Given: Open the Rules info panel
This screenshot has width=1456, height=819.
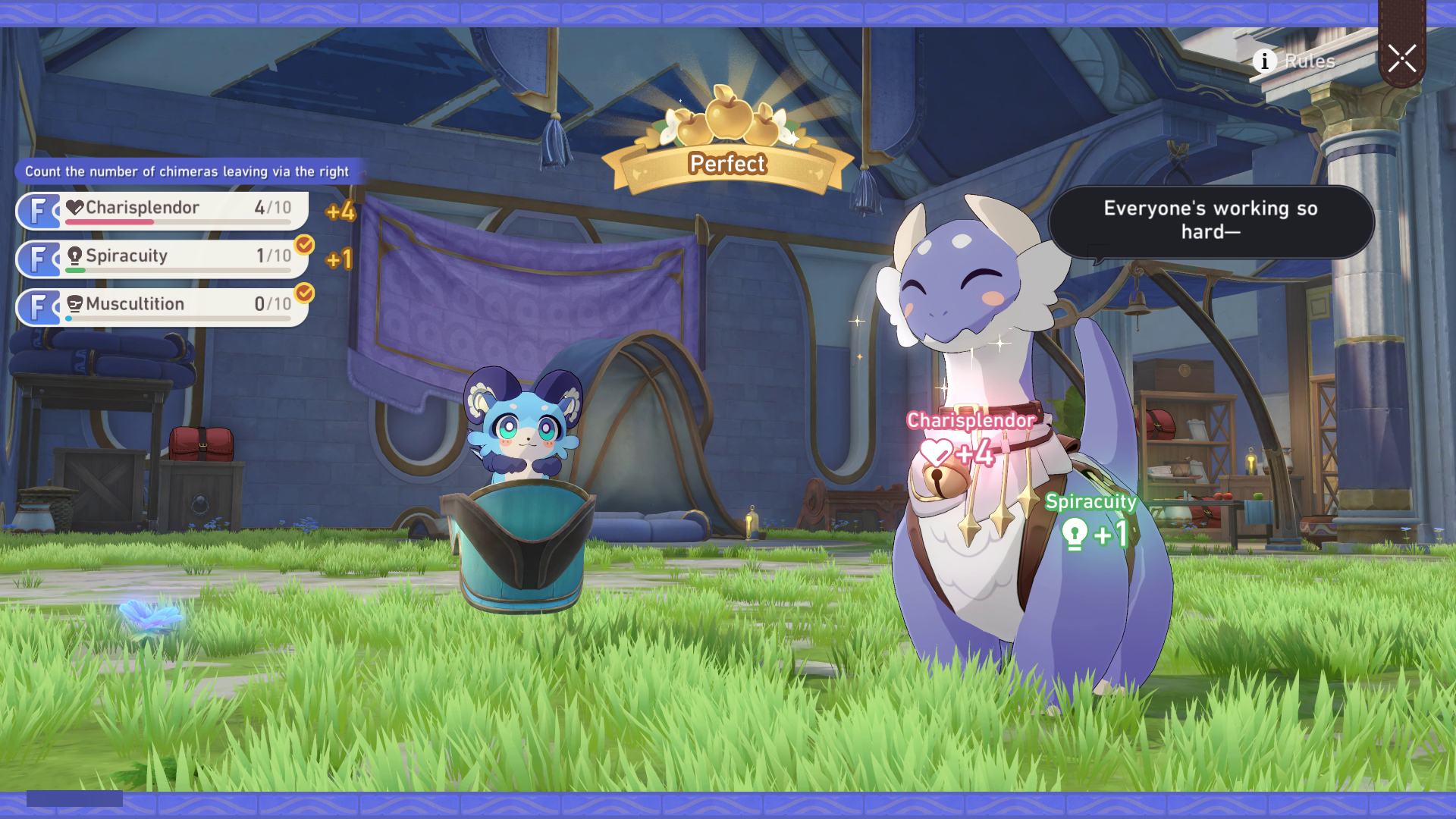Looking at the screenshot, I should tap(1294, 61).
